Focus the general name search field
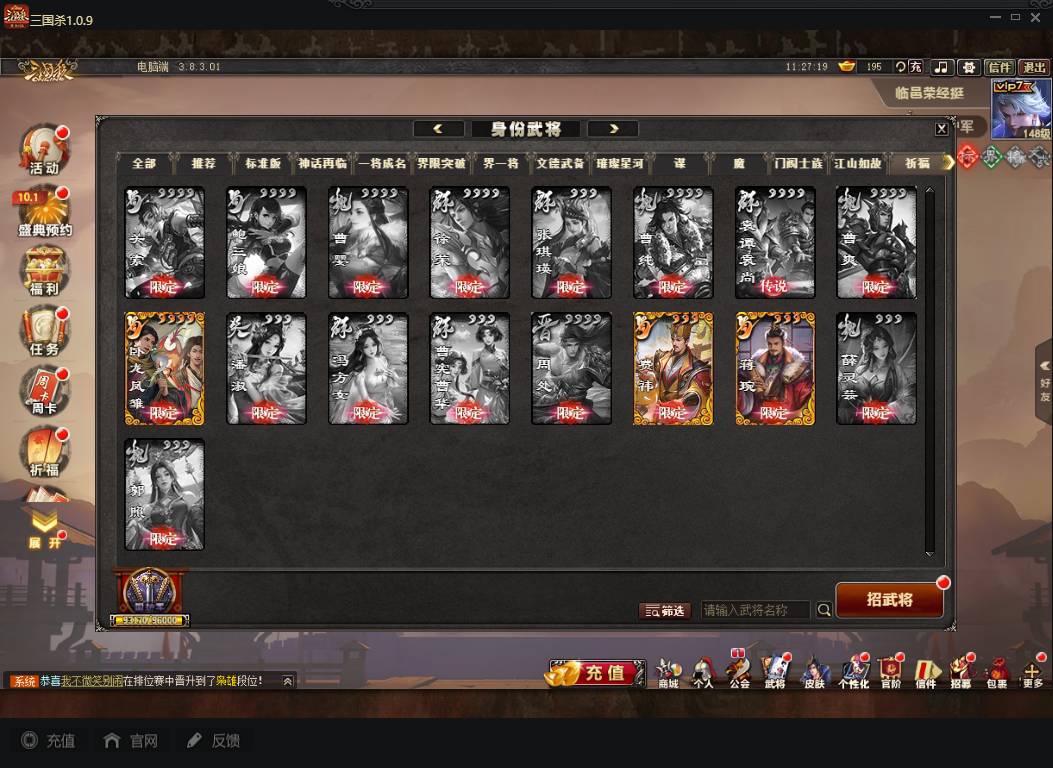 [756, 610]
